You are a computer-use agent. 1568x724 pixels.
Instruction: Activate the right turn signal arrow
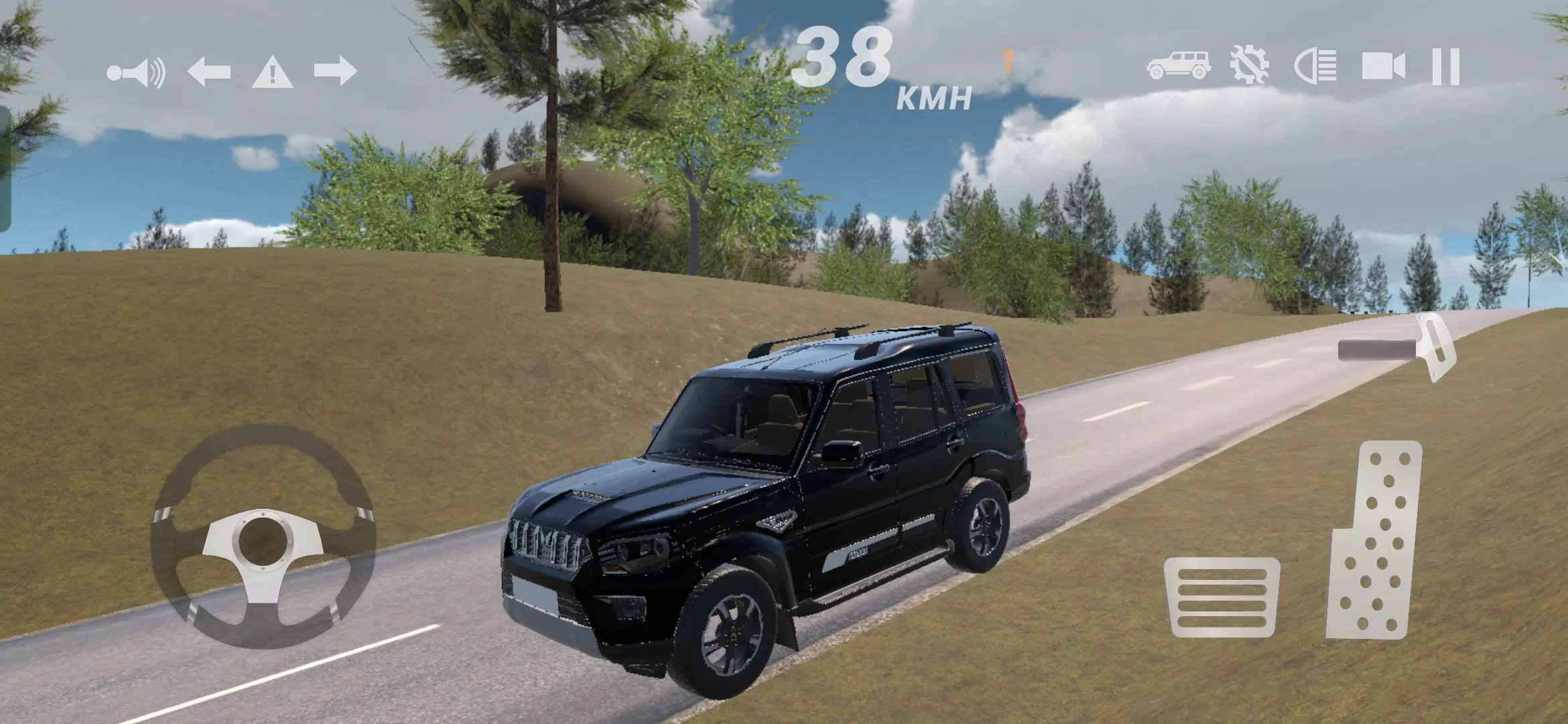(x=335, y=71)
